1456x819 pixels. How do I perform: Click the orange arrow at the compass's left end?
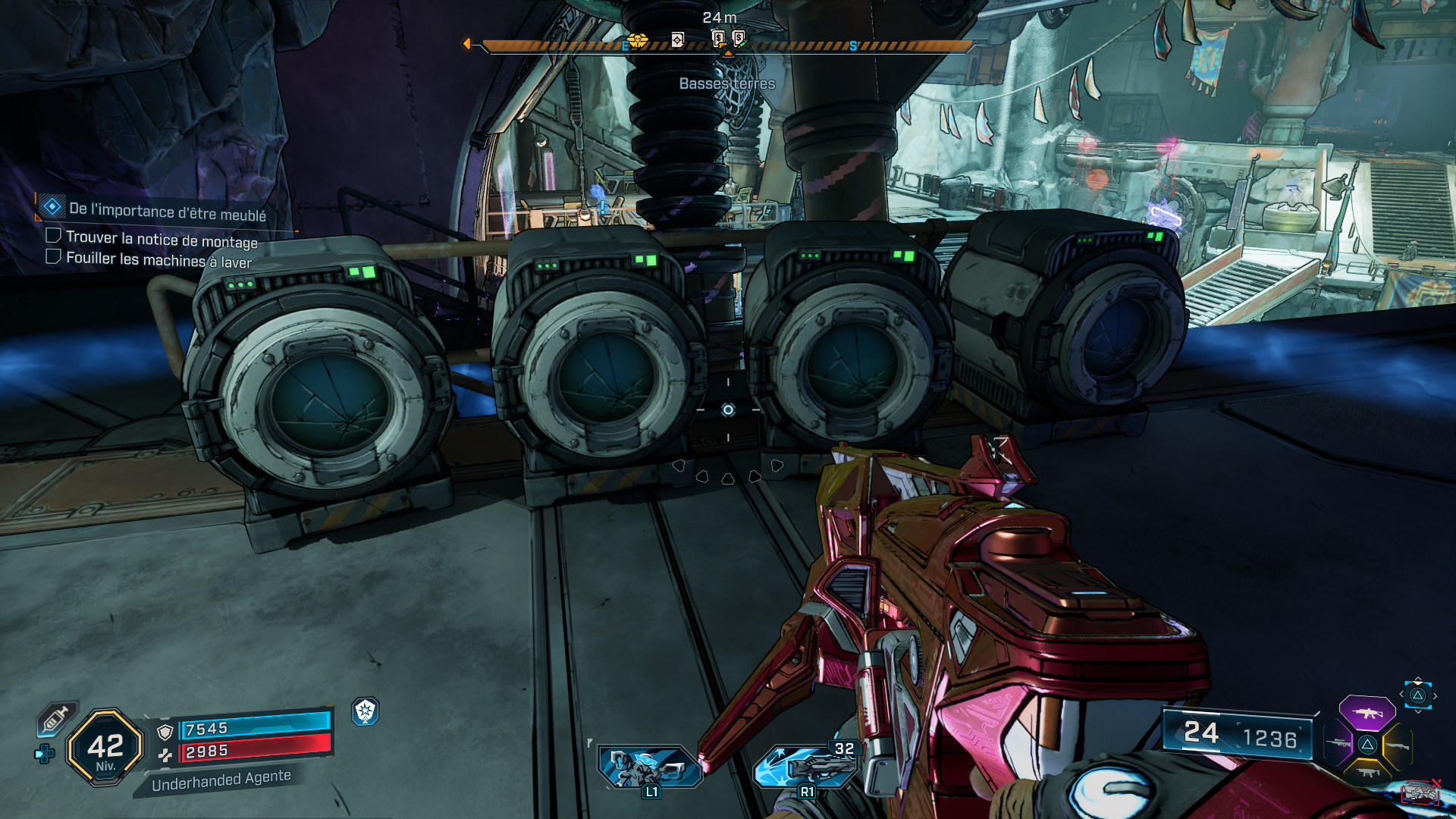(467, 44)
